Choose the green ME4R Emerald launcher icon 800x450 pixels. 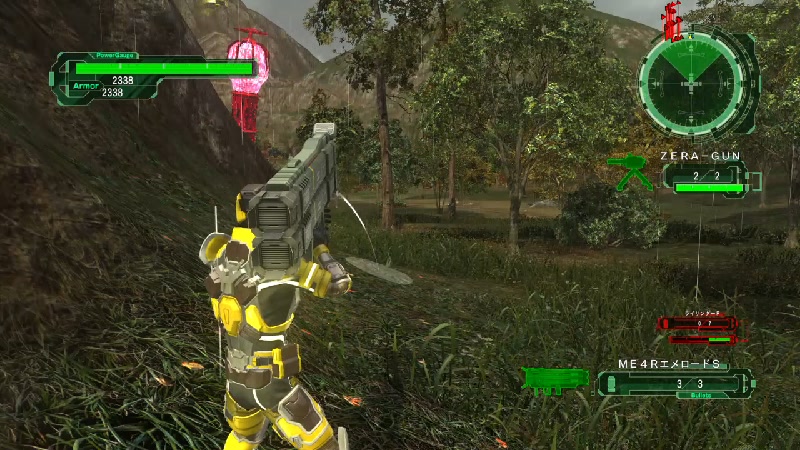(556, 380)
